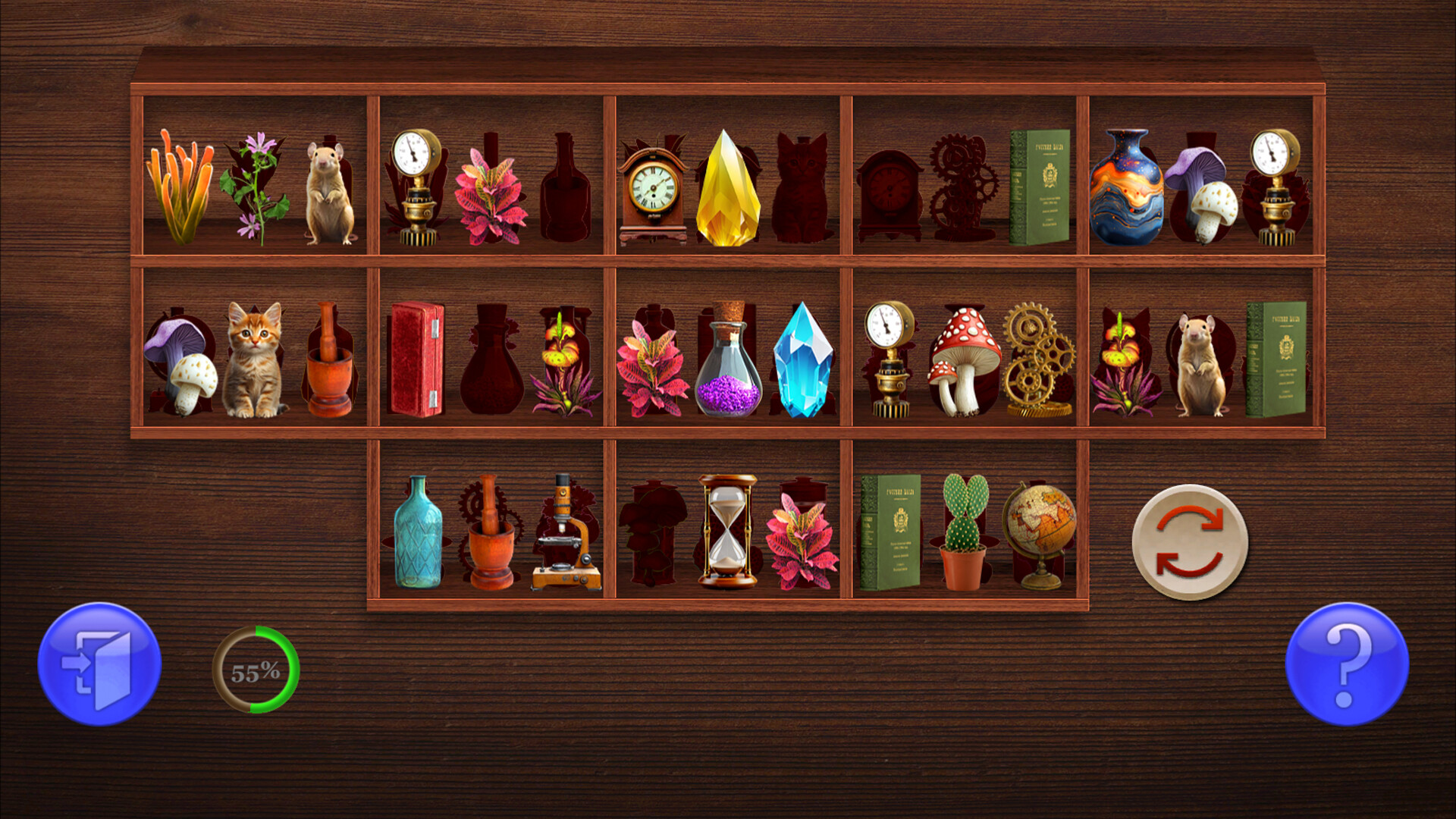
Task: Select the golden gears
Action: (x=1037, y=360)
